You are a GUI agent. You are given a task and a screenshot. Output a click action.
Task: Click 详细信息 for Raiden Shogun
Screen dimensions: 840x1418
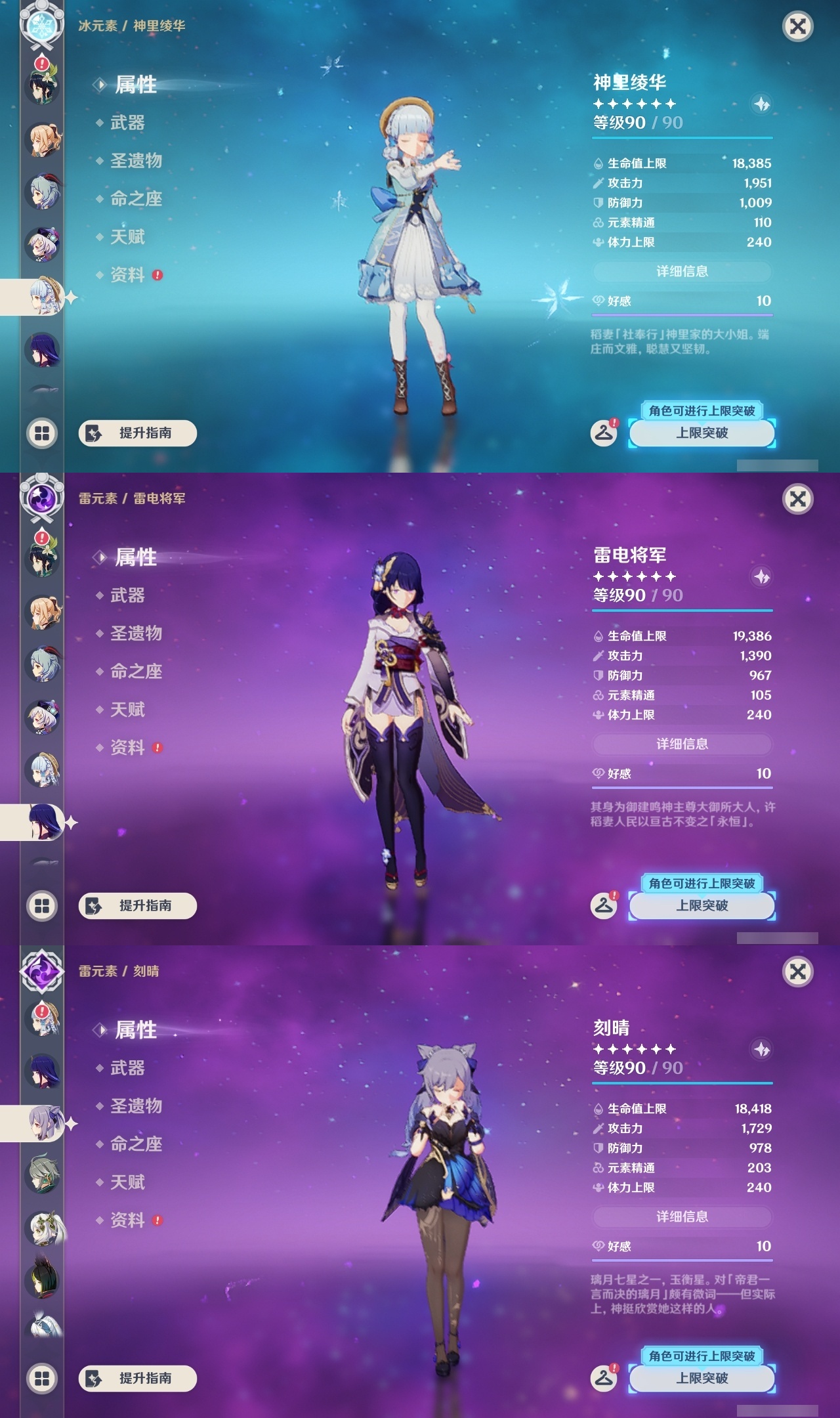682,744
